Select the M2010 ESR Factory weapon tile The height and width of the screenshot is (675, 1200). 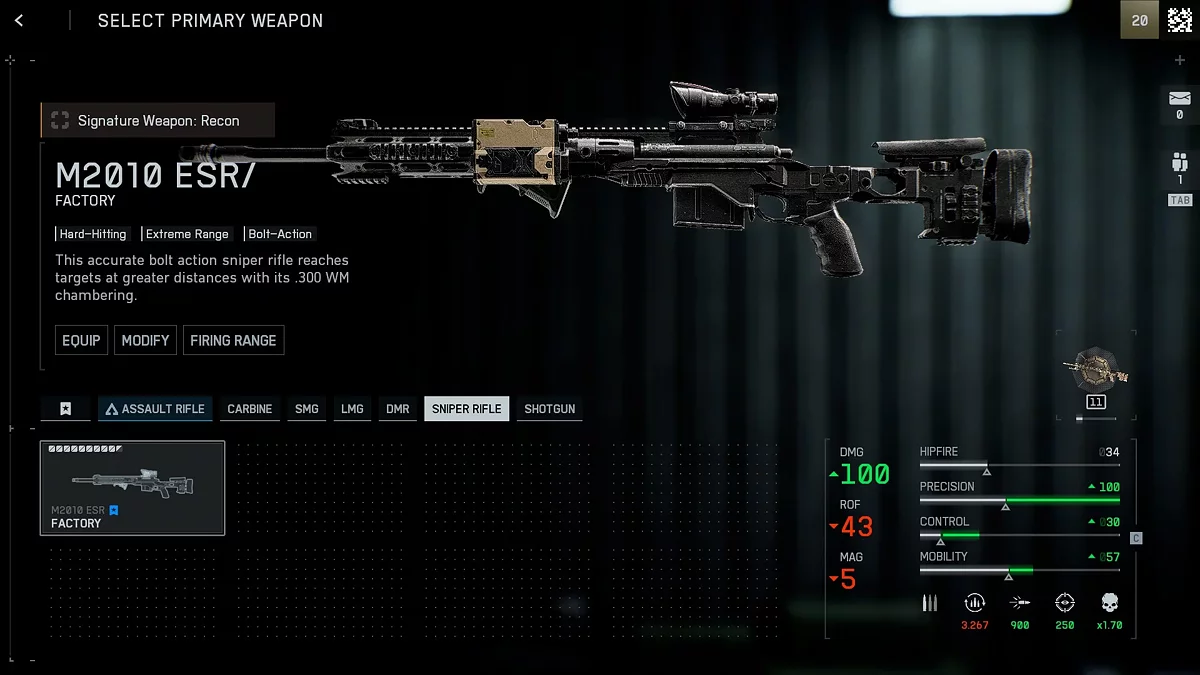(132, 488)
